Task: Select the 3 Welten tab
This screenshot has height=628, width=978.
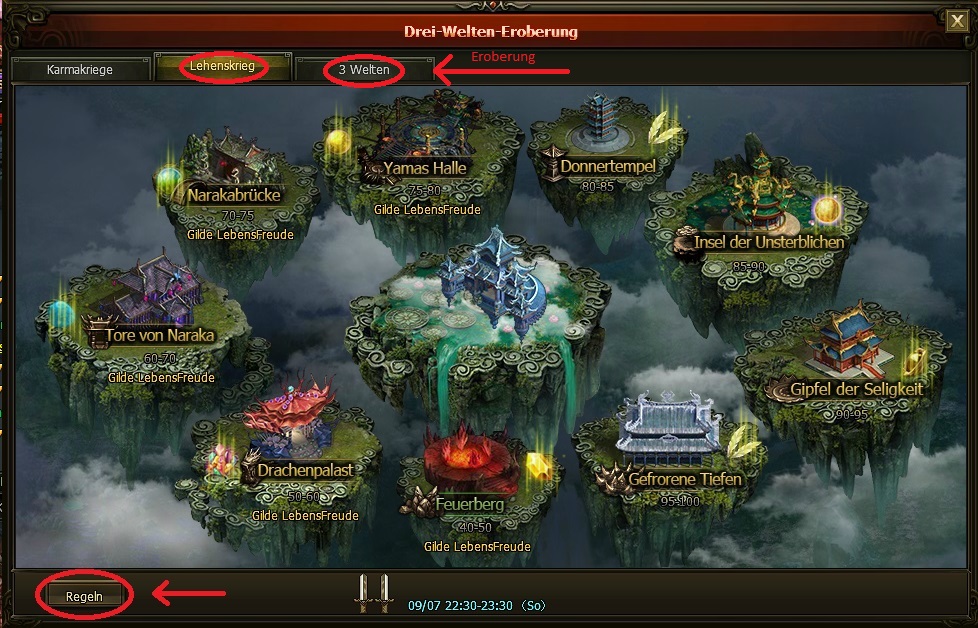Action: point(364,70)
